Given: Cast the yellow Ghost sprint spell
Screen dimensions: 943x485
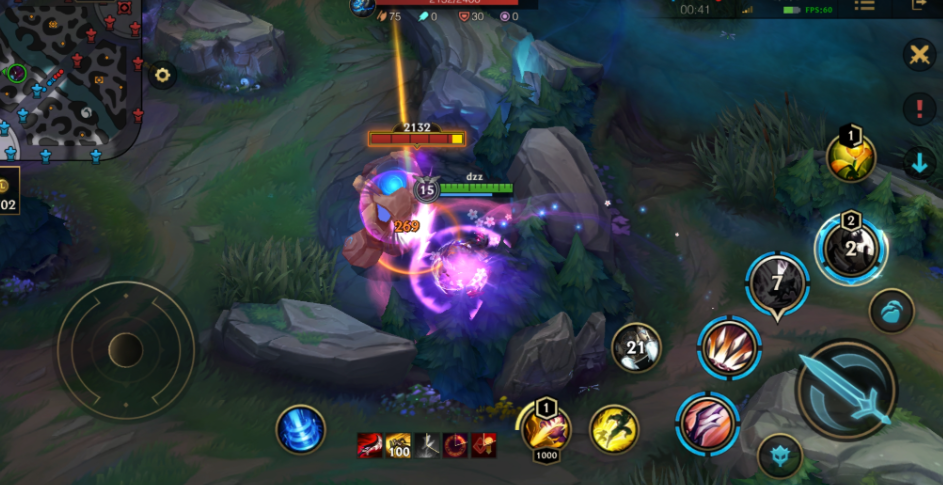Looking at the screenshot, I should 614,429.
